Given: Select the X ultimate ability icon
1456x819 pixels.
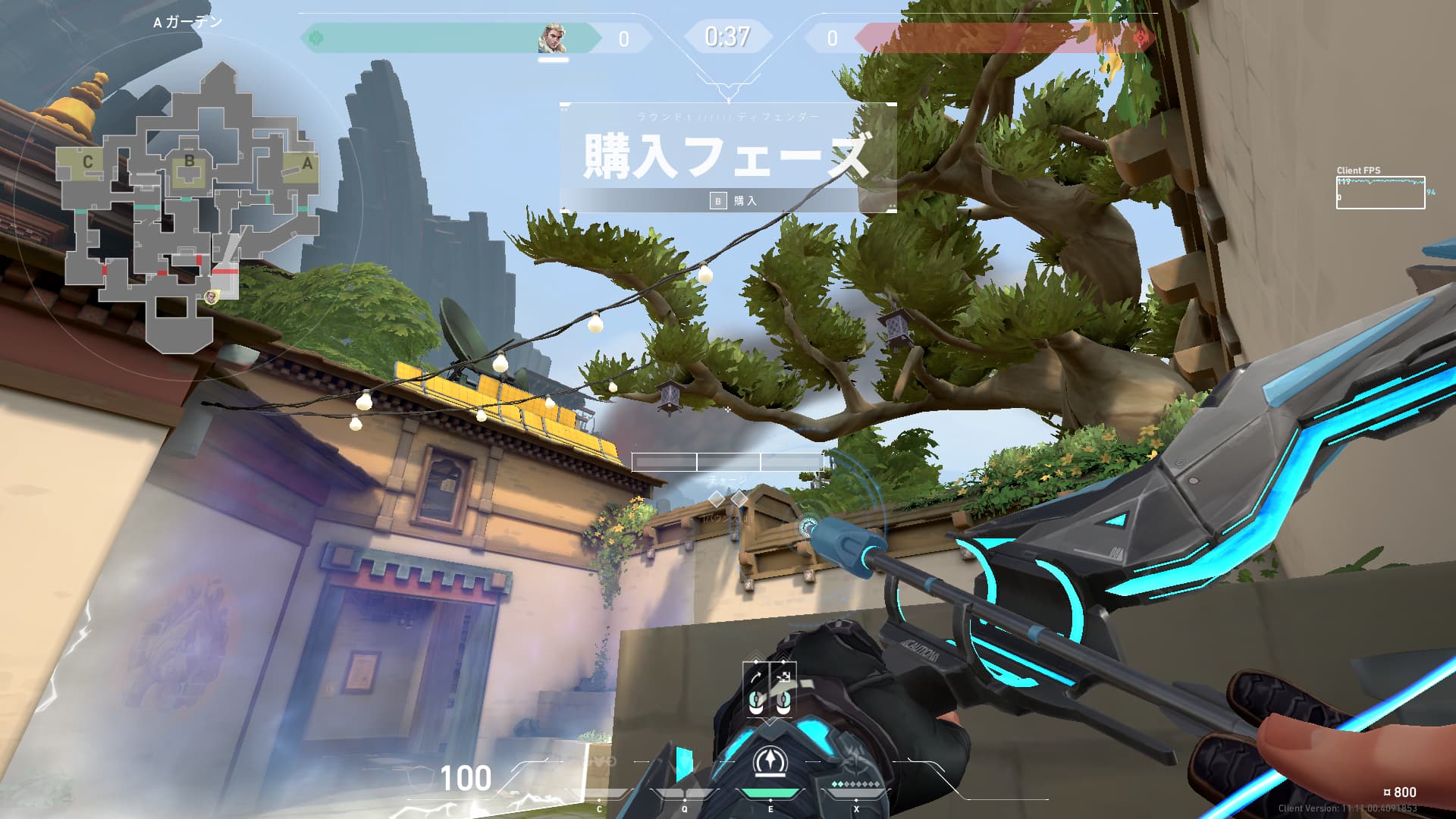Looking at the screenshot, I should click(x=857, y=764).
